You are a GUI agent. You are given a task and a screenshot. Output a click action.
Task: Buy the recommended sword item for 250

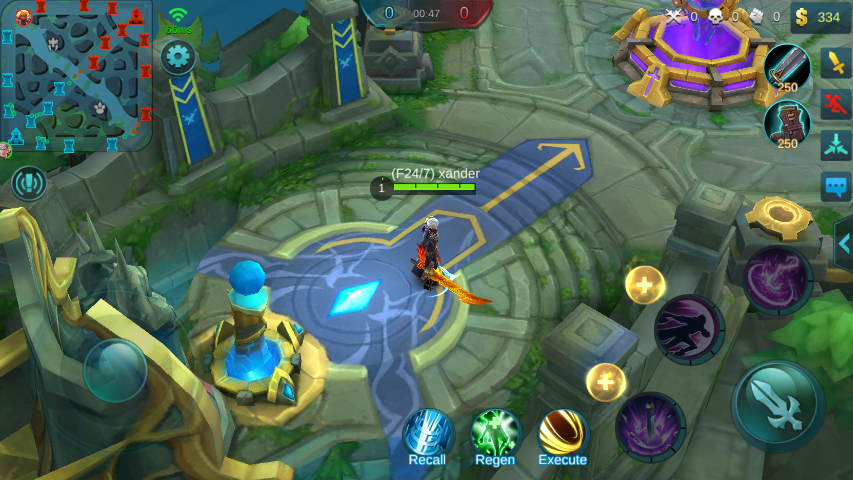coord(787,69)
